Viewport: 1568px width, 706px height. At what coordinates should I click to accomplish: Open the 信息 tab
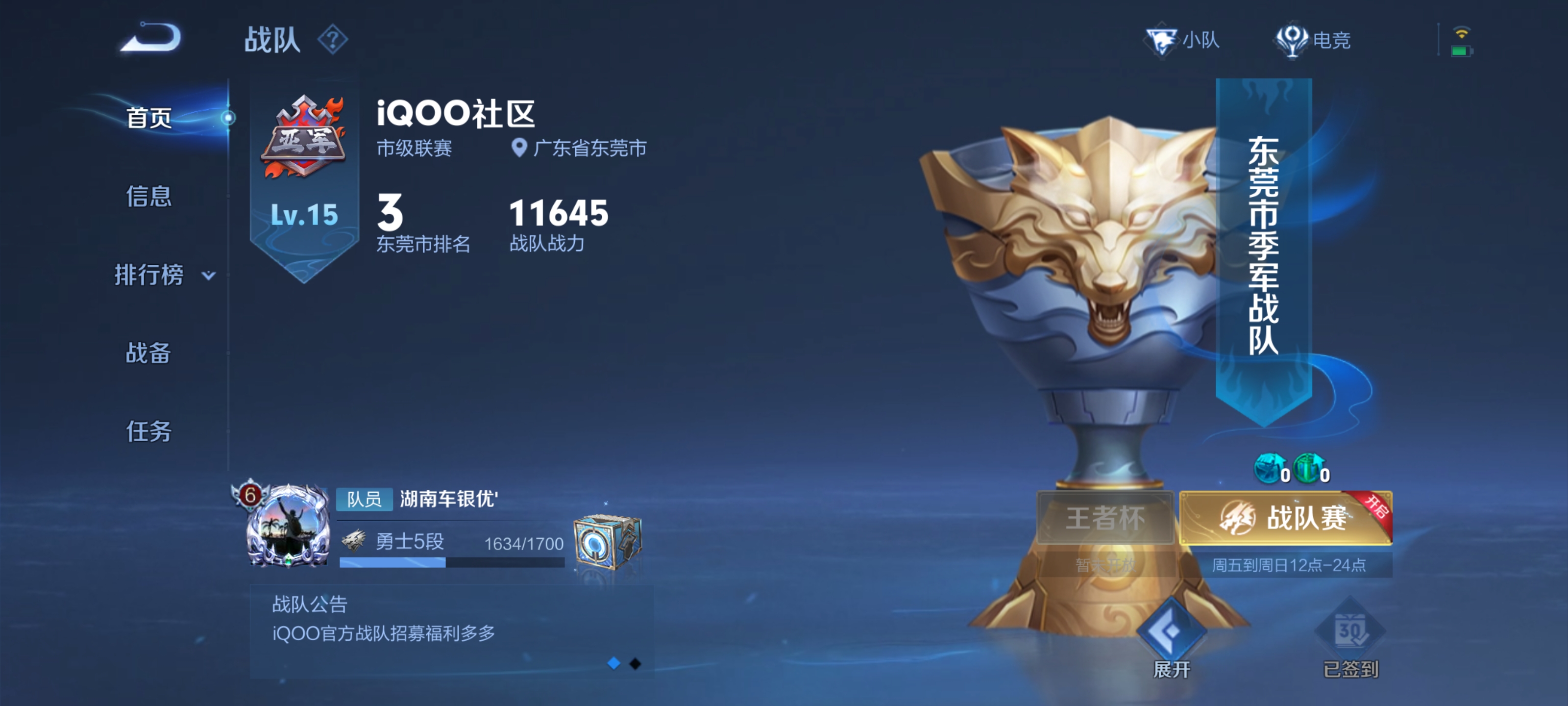(148, 196)
